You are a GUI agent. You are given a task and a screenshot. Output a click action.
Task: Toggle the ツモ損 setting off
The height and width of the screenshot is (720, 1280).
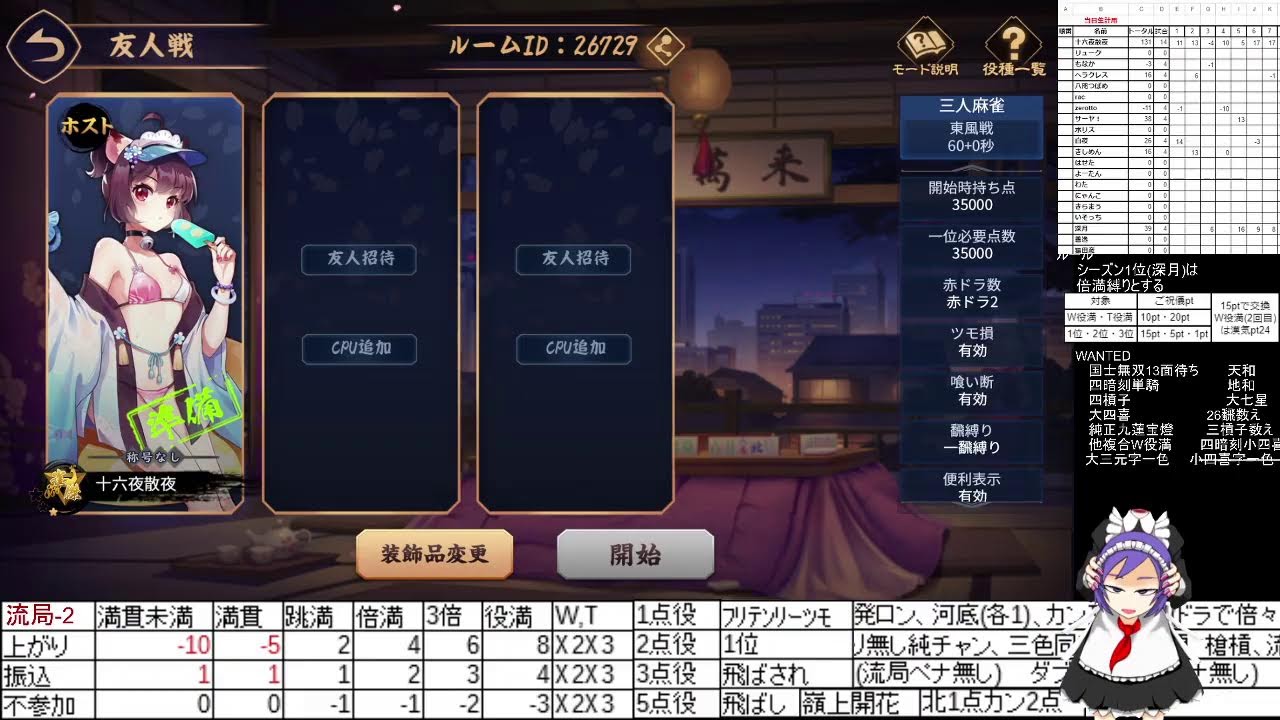971,341
